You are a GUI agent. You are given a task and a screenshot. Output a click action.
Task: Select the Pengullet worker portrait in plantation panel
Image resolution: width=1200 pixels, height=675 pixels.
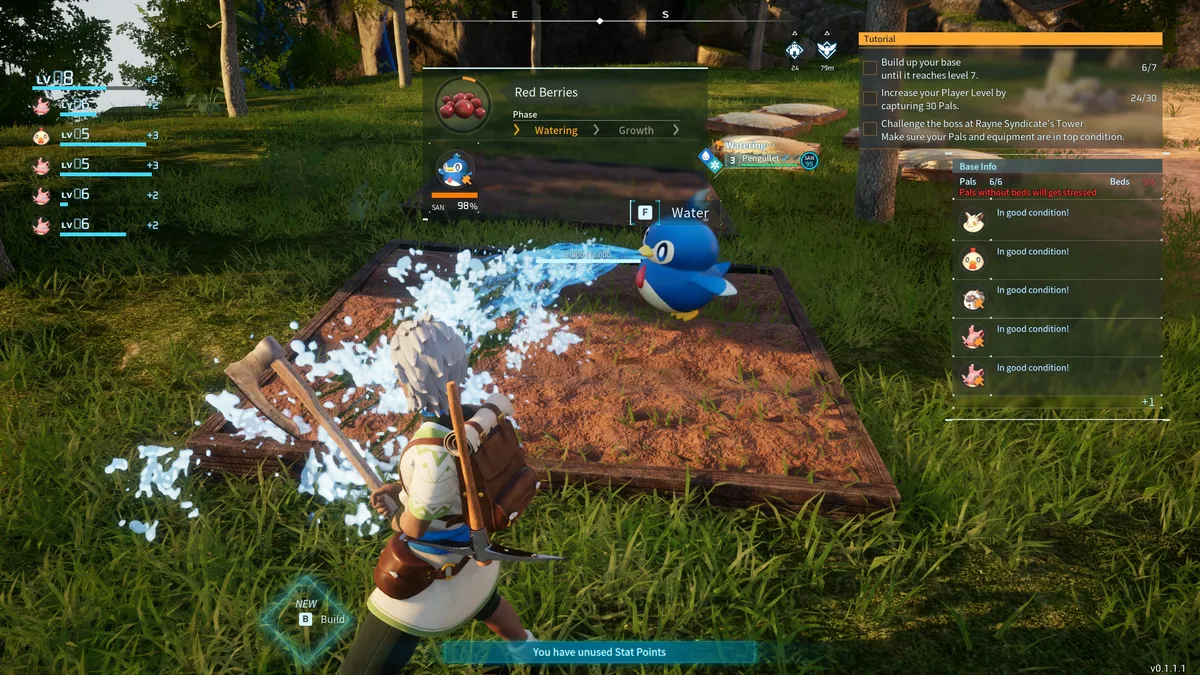(x=456, y=170)
